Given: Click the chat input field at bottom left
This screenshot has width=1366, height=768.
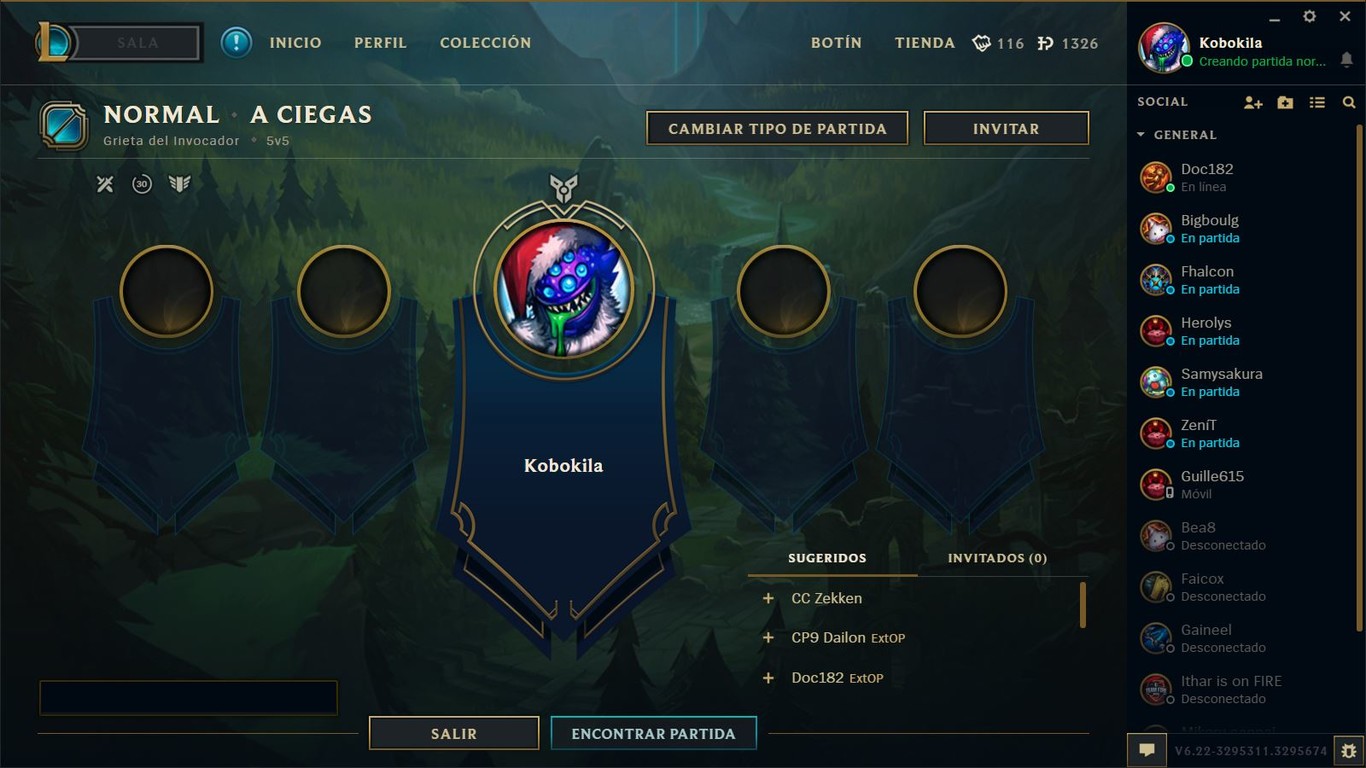Looking at the screenshot, I should point(188,697).
